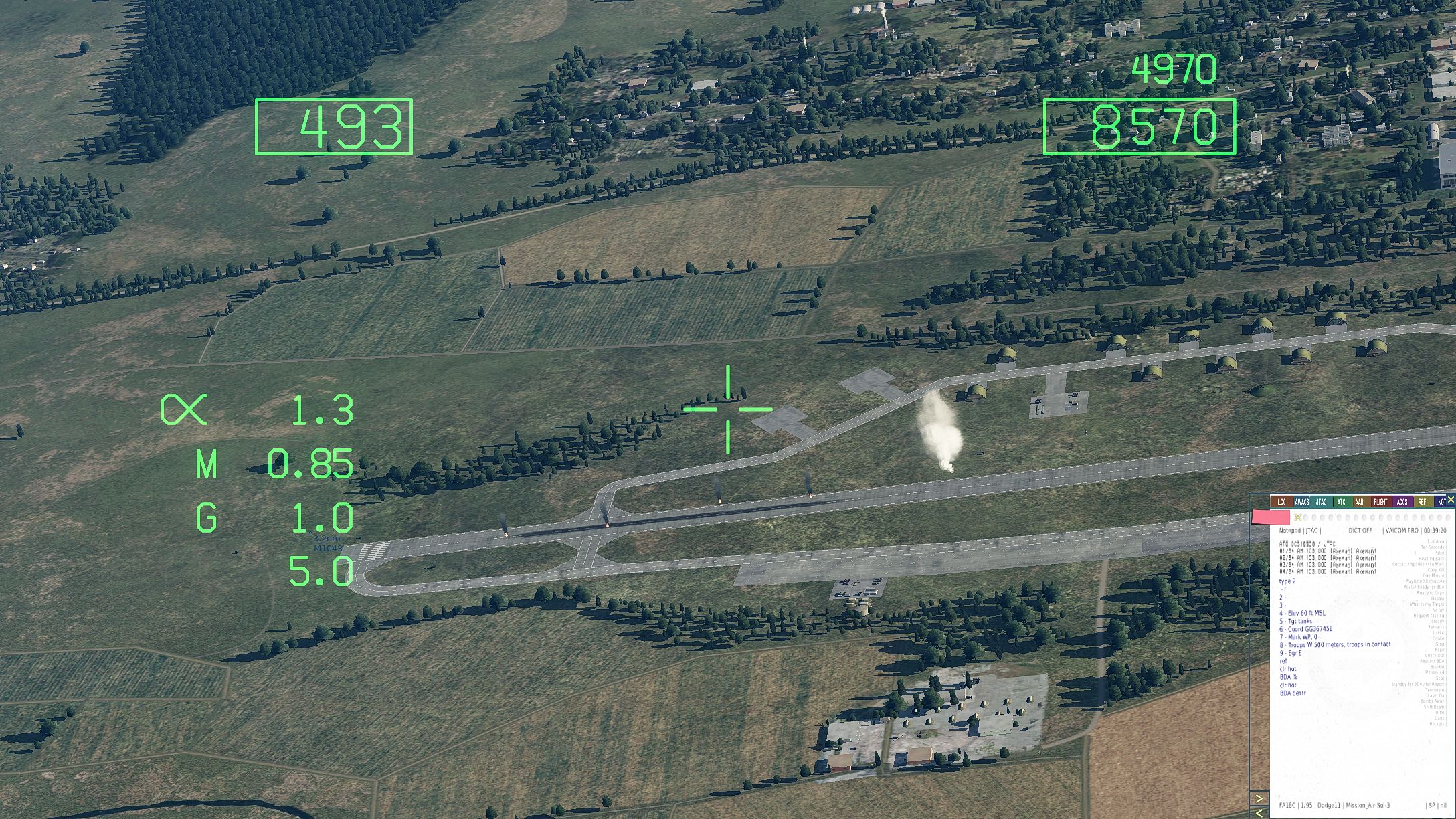This screenshot has height=819, width=1456.
Task: Open the ATC tab
Action: [x=1342, y=502]
